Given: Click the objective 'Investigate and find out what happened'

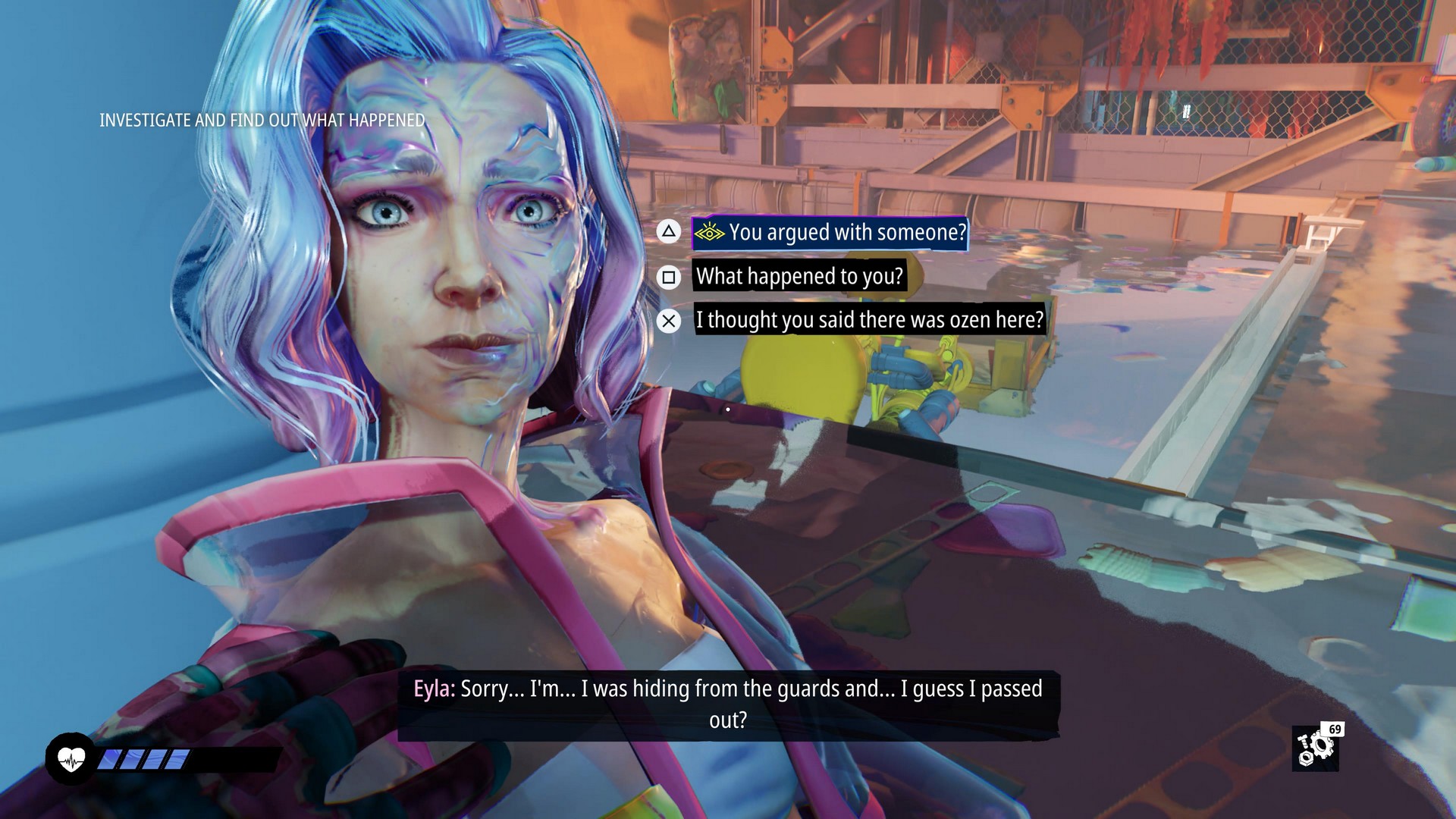Looking at the screenshot, I should click(x=262, y=119).
